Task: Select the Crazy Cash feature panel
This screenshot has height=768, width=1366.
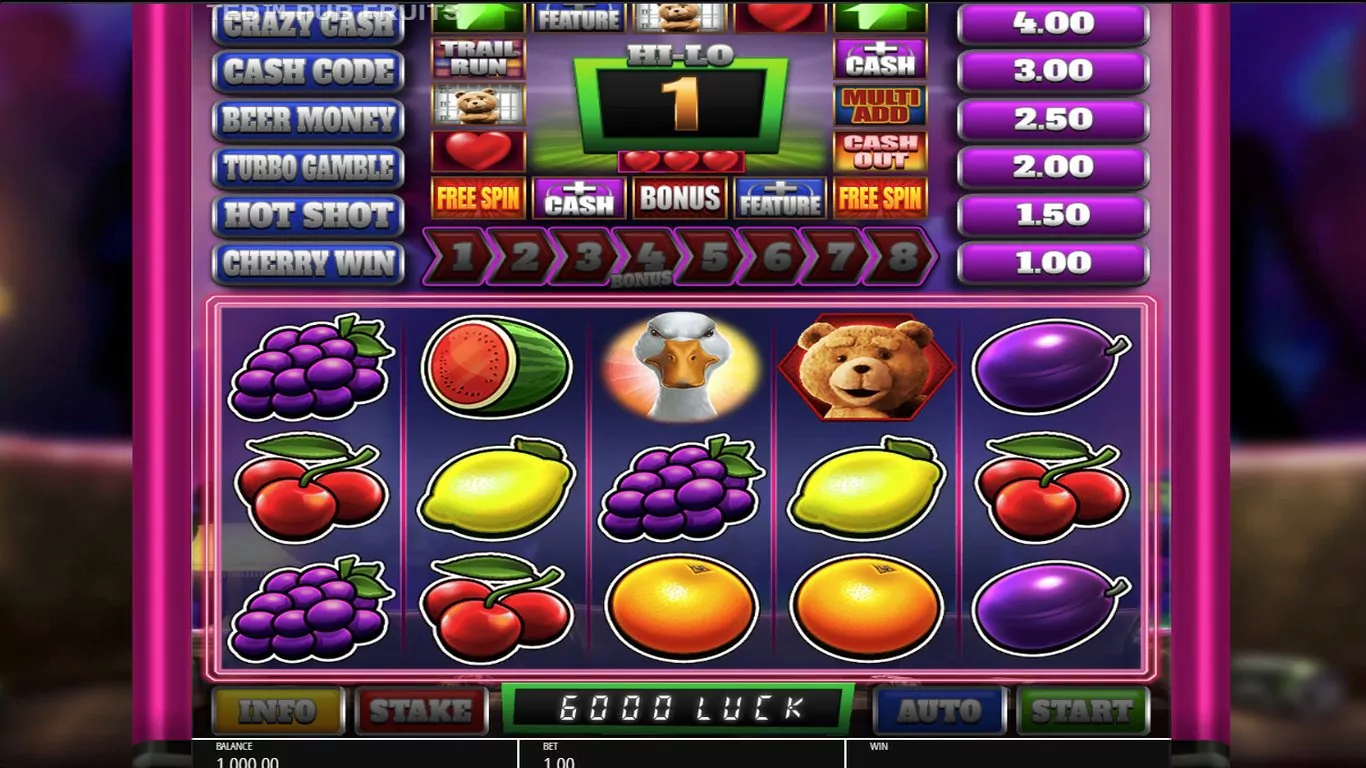Action: [308, 25]
